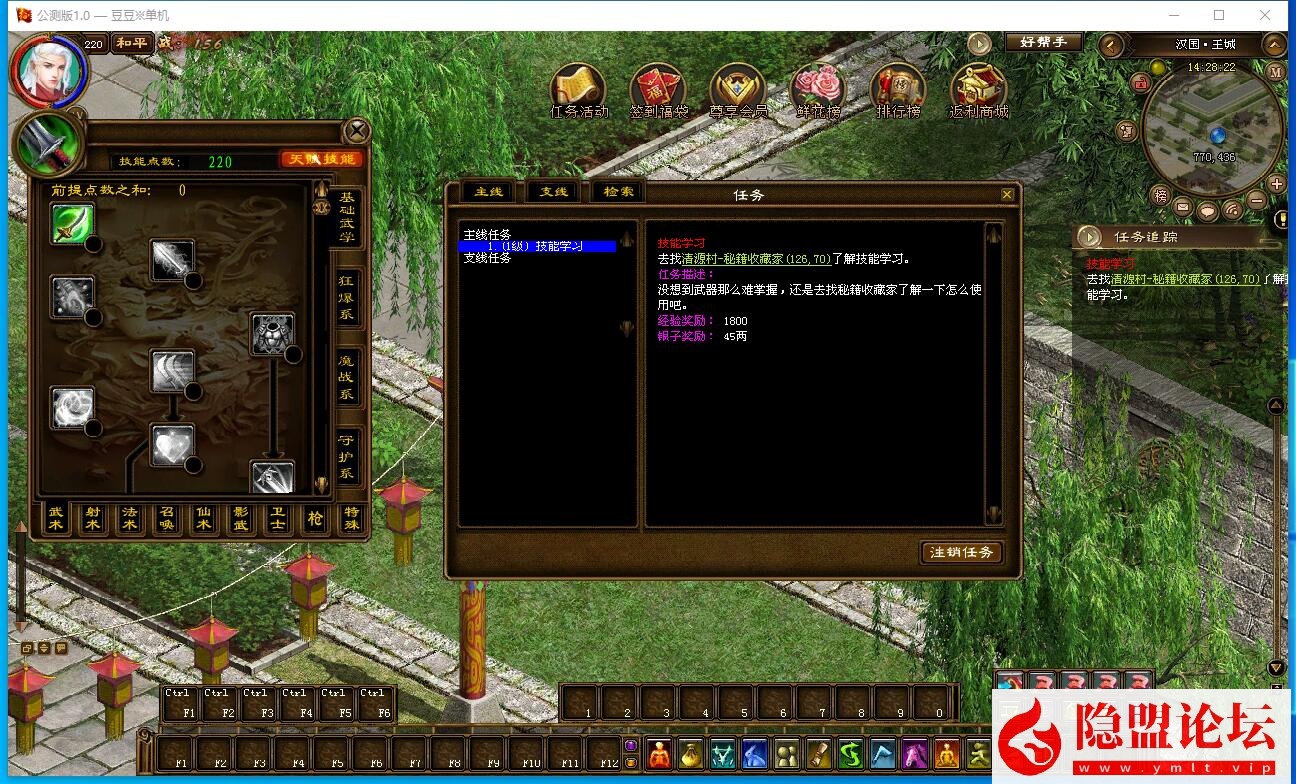Open the 返利商城 rebate shop
Screen dimensions: 1296x784
(x=978, y=90)
